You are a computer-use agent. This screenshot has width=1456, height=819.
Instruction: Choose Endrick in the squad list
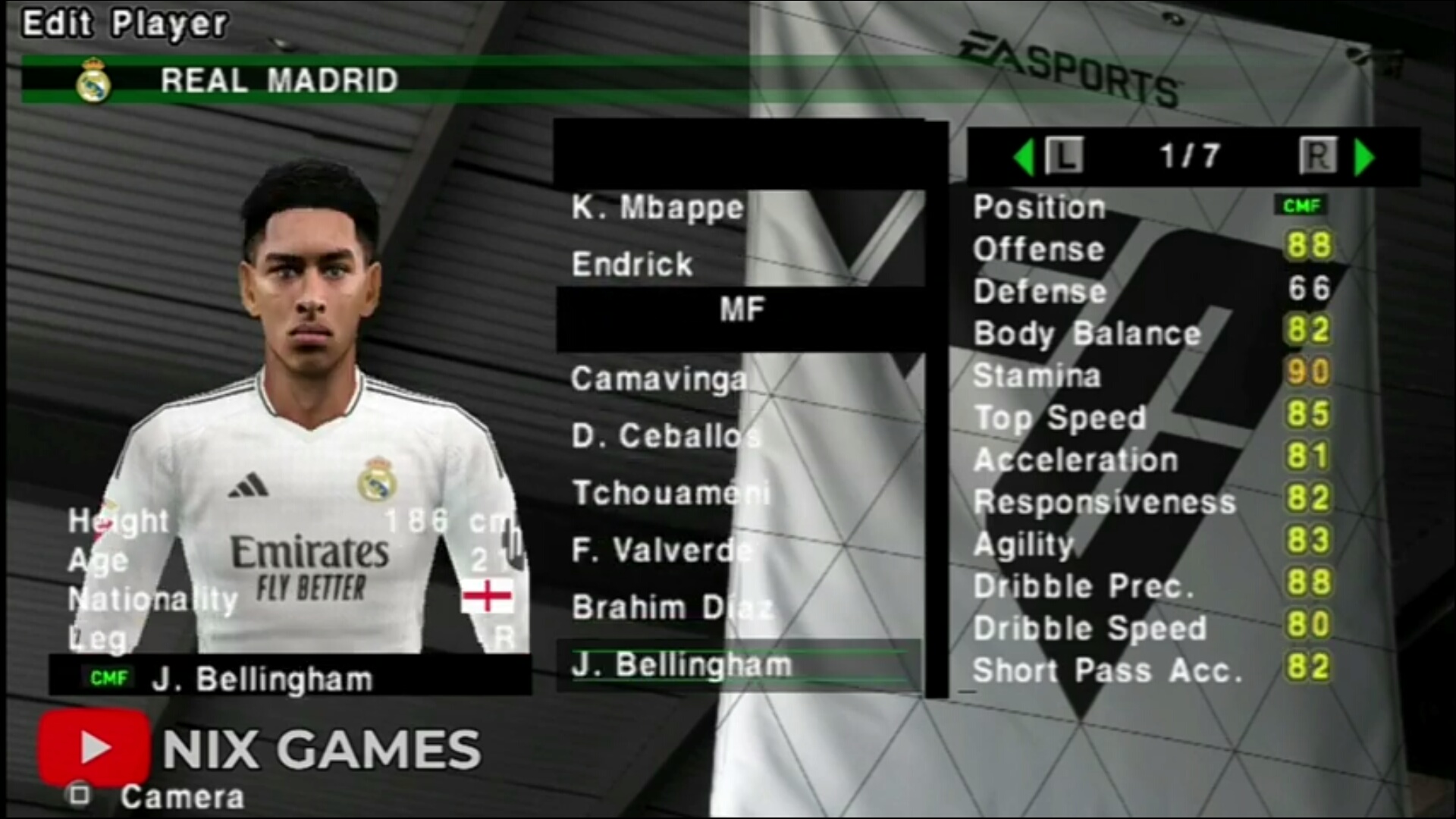632,264
